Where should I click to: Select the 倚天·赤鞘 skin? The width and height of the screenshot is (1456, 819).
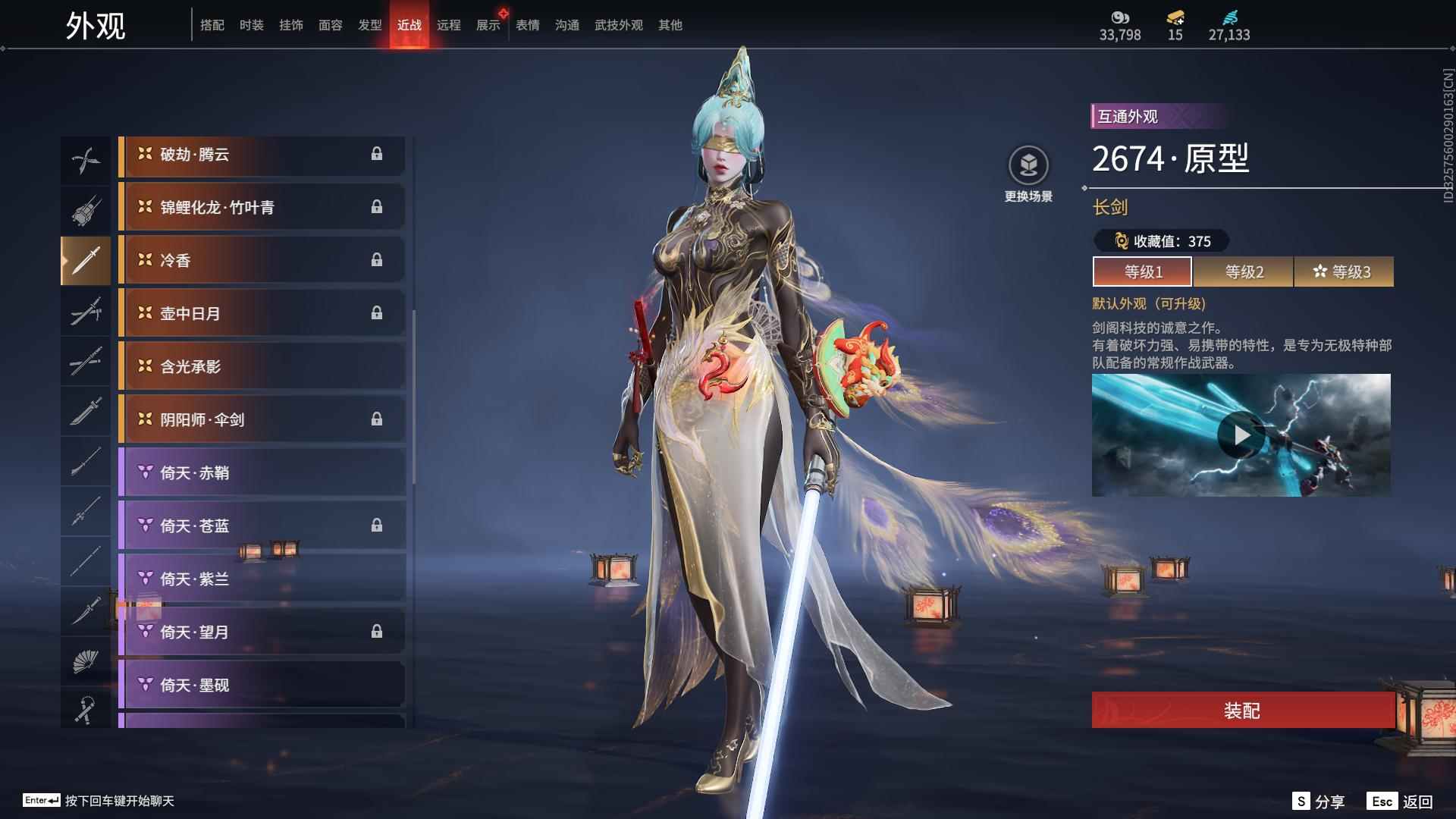pos(262,473)
